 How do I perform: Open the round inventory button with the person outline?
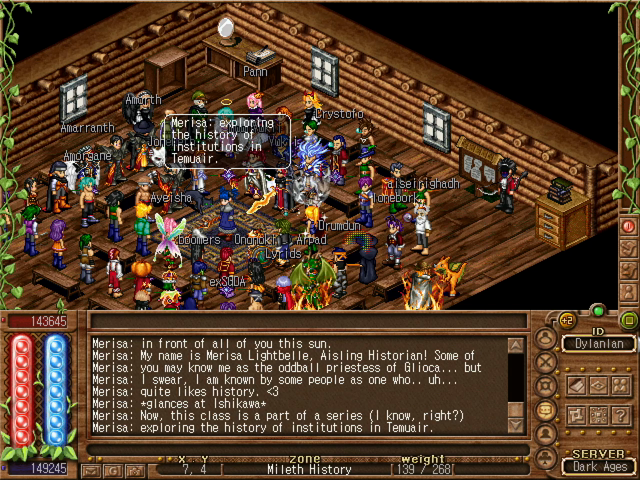pos(546,336)
